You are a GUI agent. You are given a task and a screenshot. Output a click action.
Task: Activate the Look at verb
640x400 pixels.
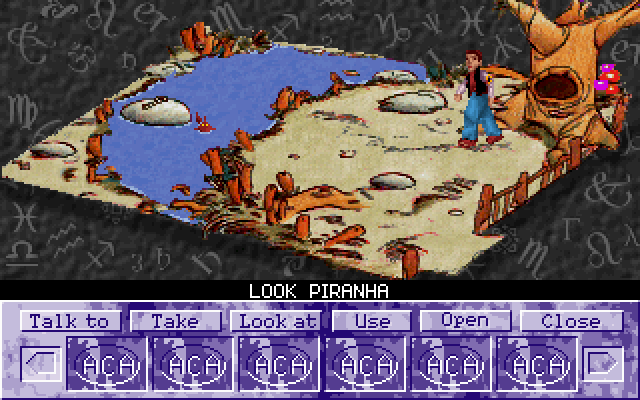click(x=275, y=321)
